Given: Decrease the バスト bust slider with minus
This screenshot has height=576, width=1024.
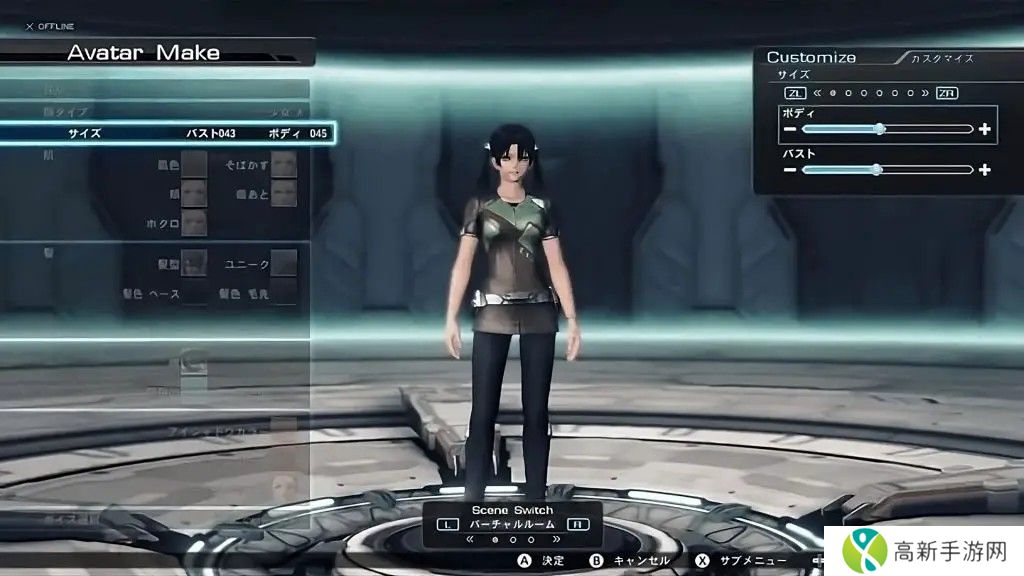Looking at the screenshot, I should (x=790, y=170).
